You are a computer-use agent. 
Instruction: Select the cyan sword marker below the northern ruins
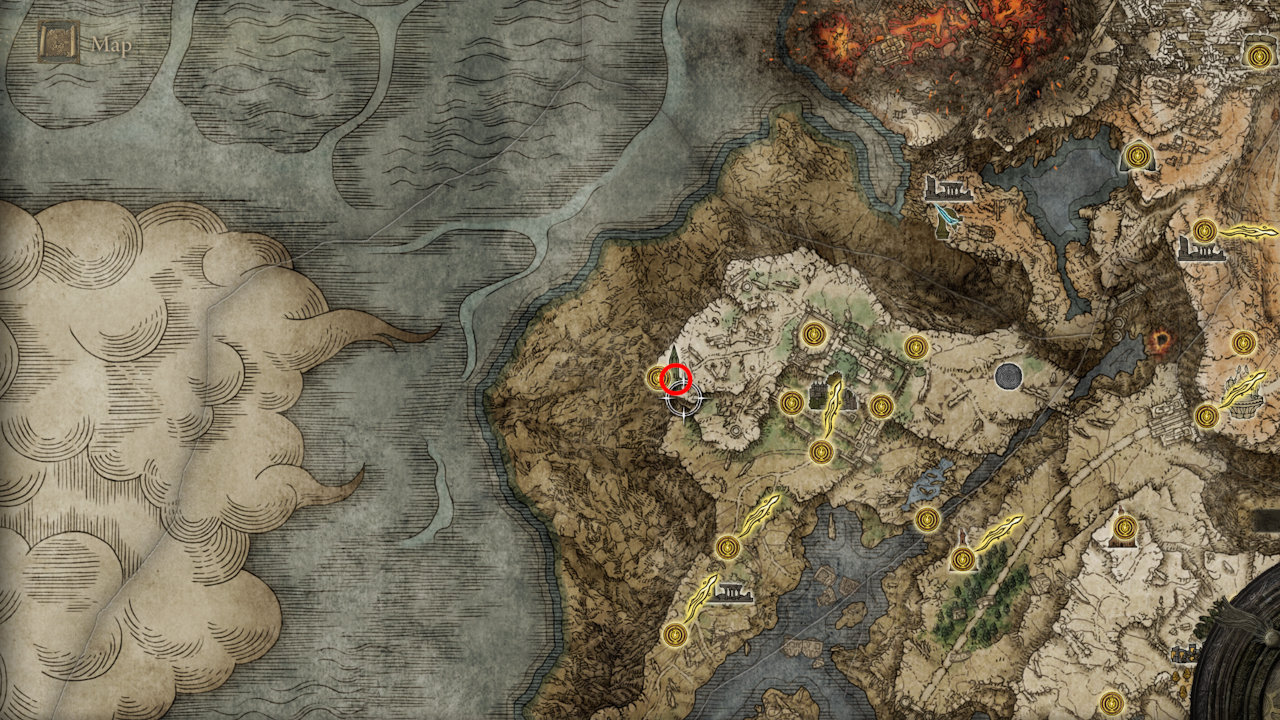(945, 213)
